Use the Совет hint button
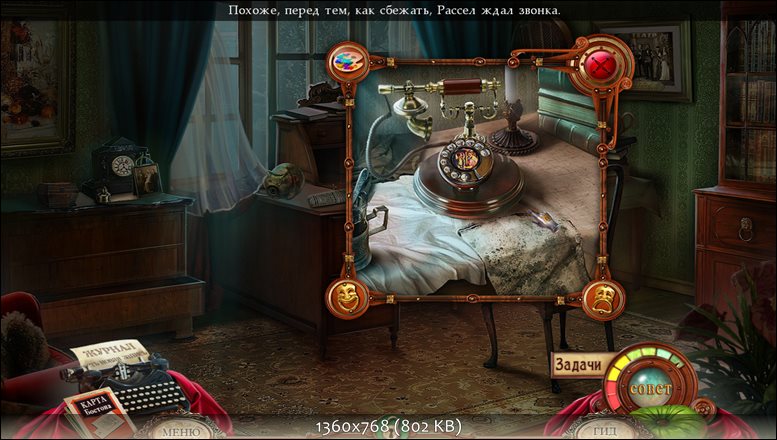The image size is (777, 440). pyautogui.click(x=653, y=386)
